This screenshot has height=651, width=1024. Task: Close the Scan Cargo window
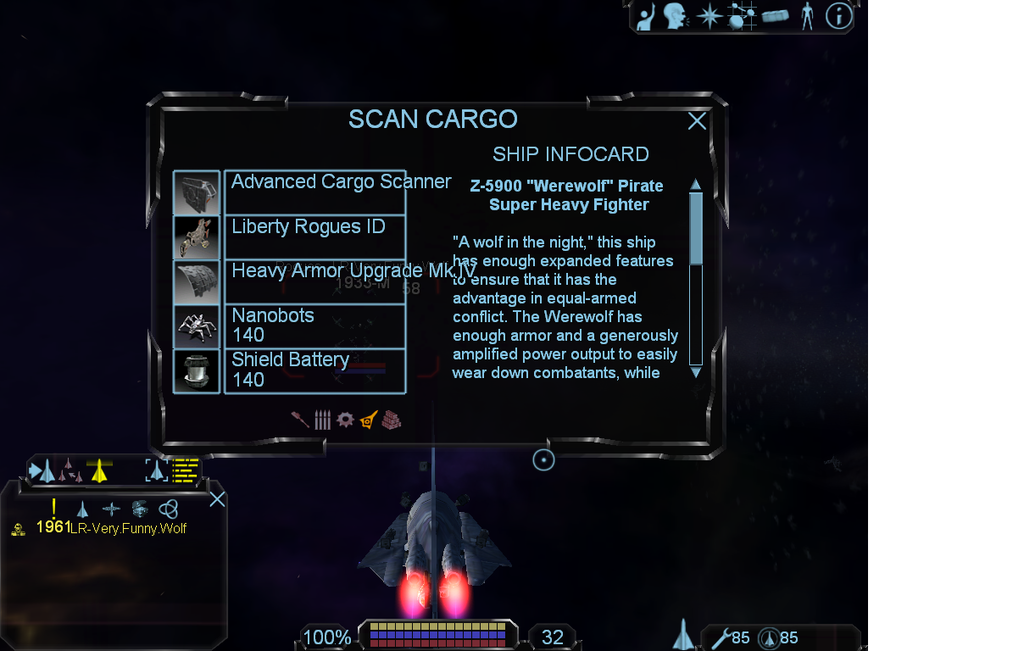pos(697,121)
